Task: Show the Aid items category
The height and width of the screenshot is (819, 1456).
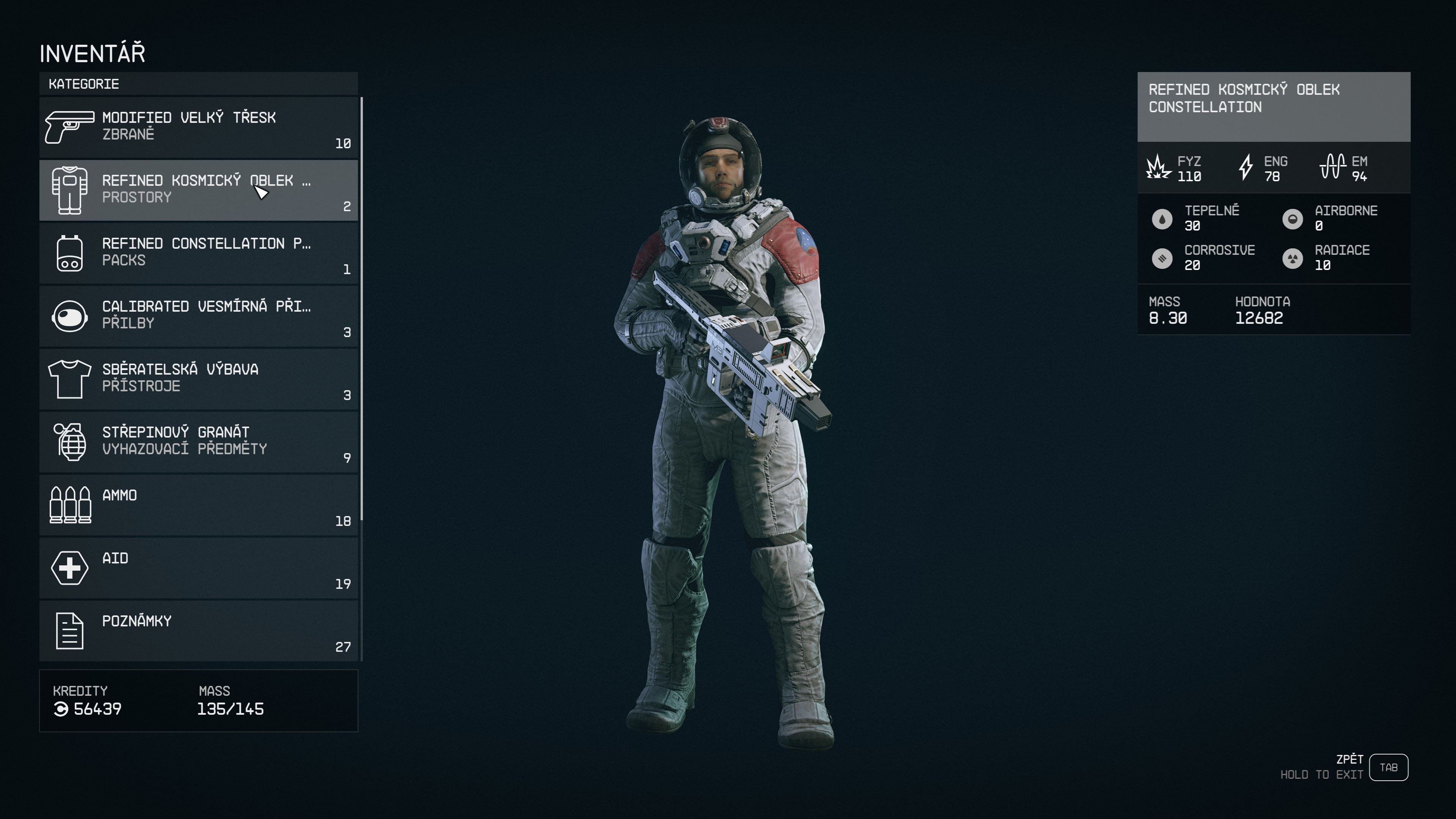Action: coord(198,568)
